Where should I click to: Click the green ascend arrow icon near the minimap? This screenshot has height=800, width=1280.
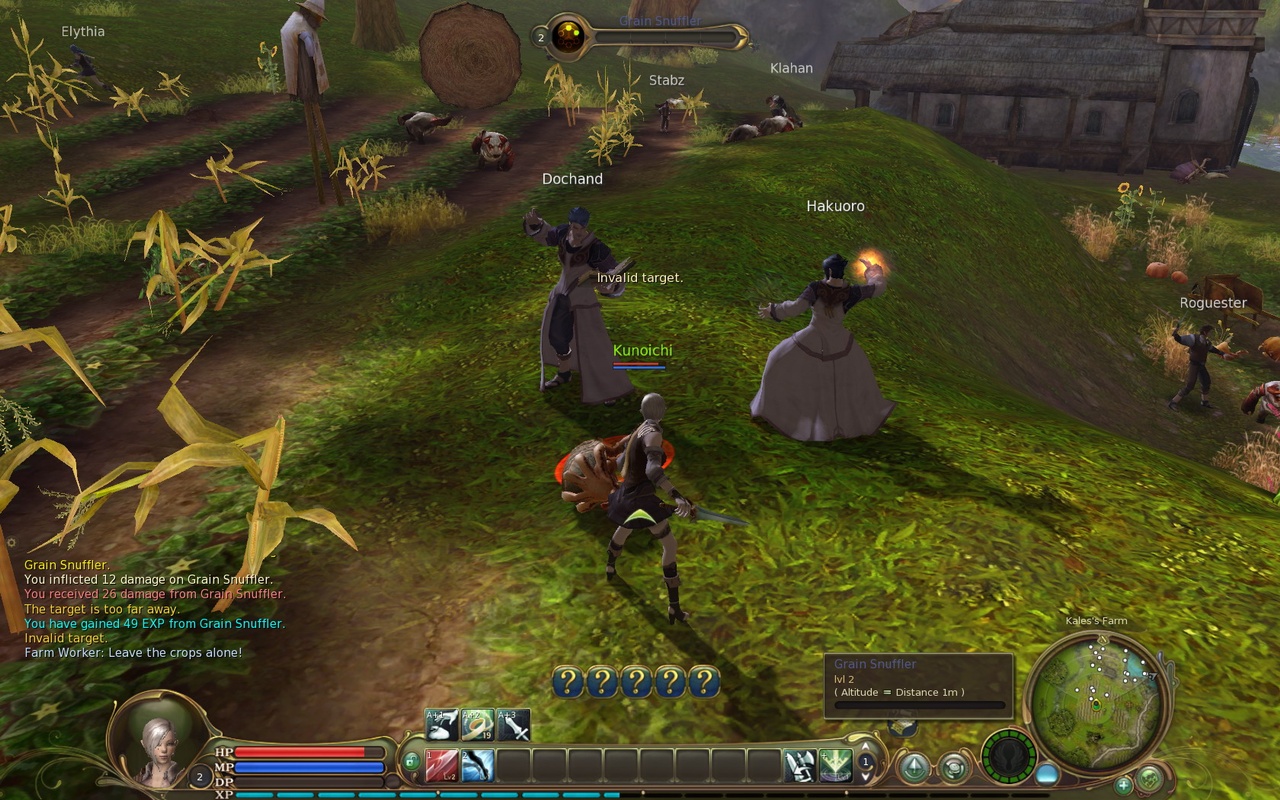pos(915,767)
